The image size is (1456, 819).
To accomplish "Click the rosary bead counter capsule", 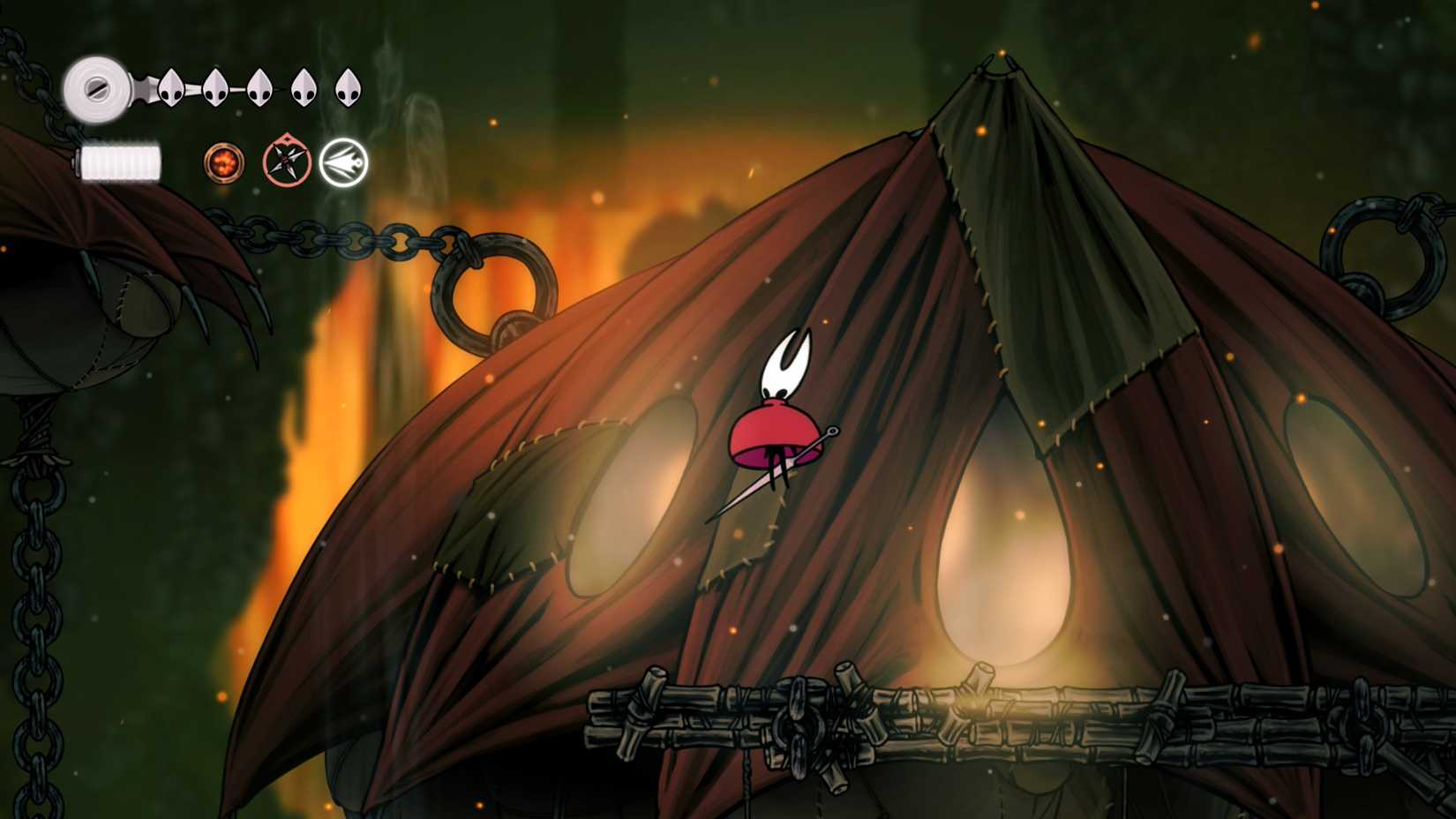I will coord(119,161).
